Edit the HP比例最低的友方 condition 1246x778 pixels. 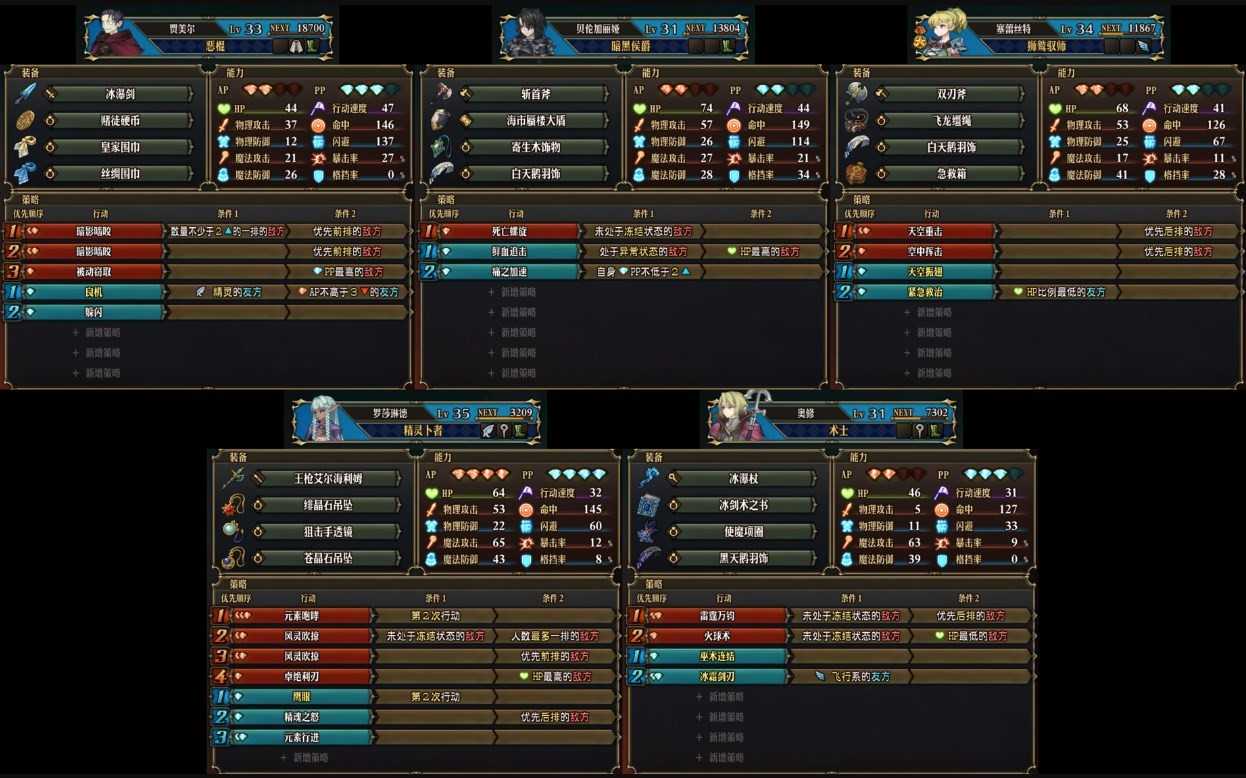pyautogui.click(x=1059, y=292)
